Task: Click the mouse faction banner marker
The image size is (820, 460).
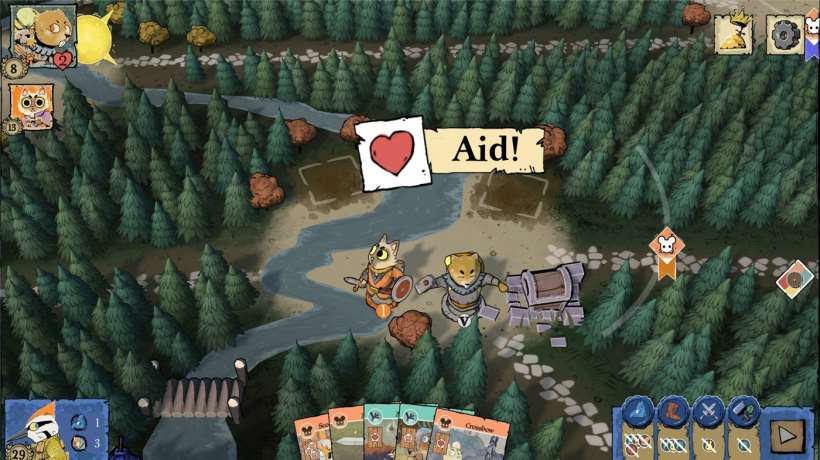Action: [665, 250]
